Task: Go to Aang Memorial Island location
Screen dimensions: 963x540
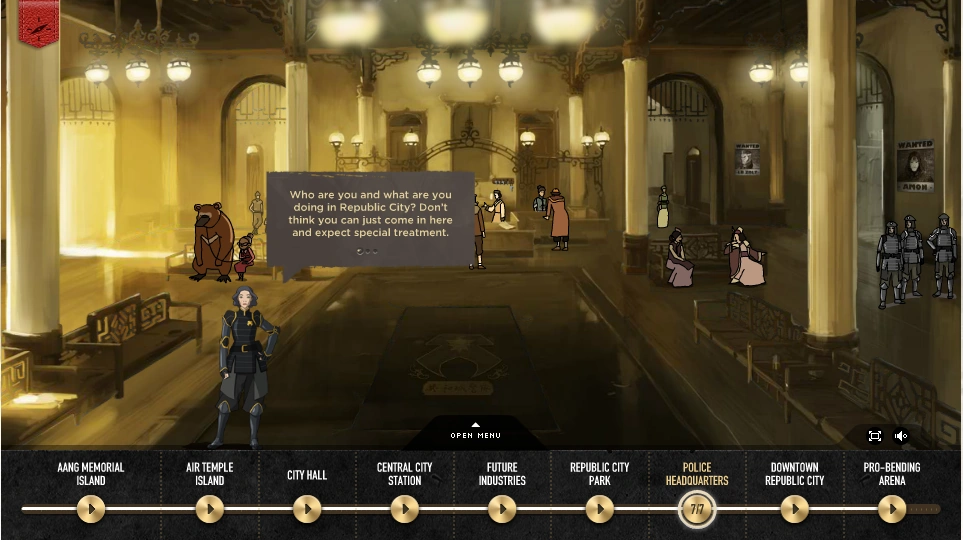Action: pos(91,509)
